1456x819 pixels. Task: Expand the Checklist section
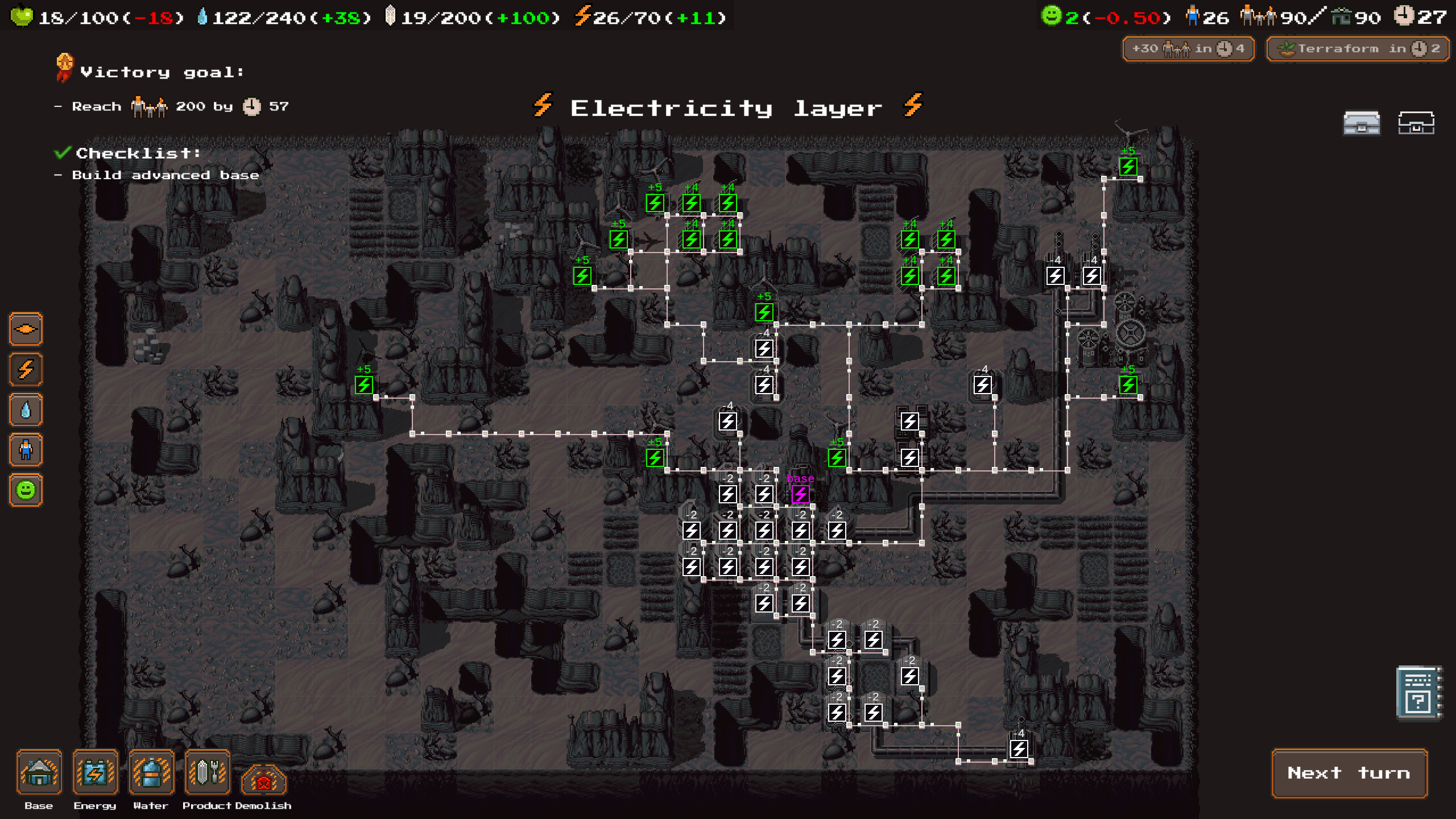[x=136, y=152]
